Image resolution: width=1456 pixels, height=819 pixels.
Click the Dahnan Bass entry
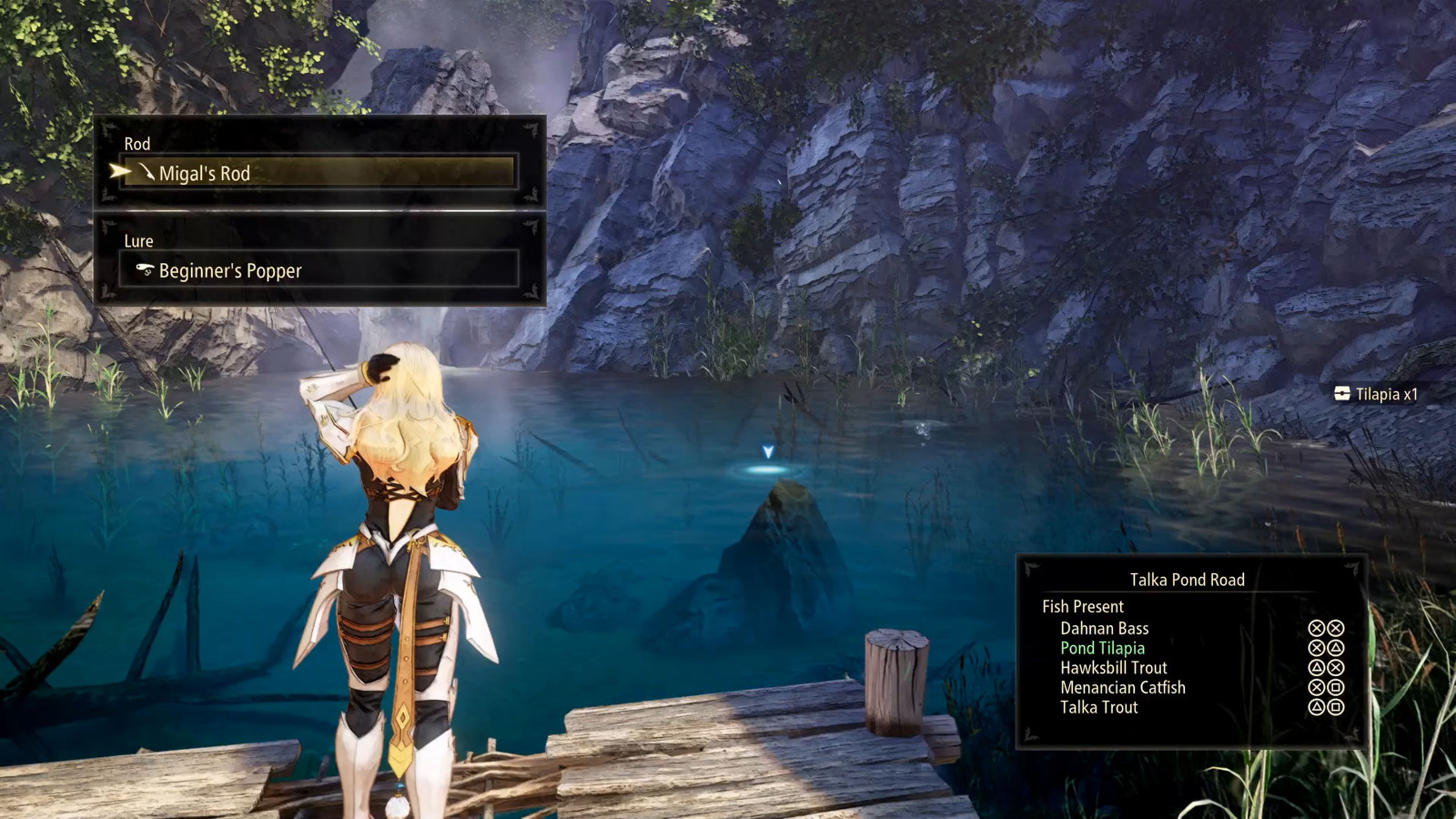click(1102, 628)
